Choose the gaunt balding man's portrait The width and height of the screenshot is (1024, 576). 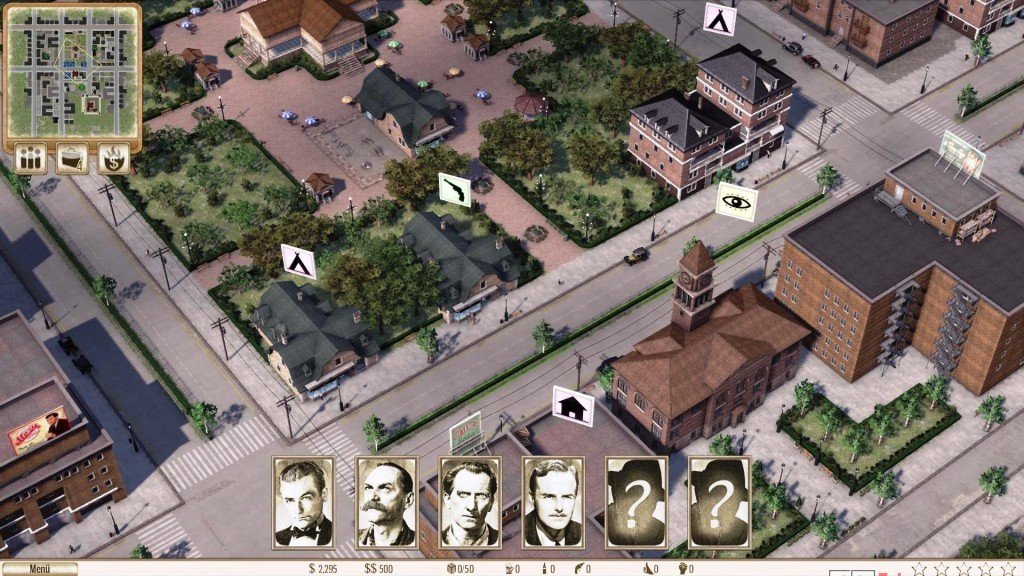pyautogui.click(x=470, y=503)
